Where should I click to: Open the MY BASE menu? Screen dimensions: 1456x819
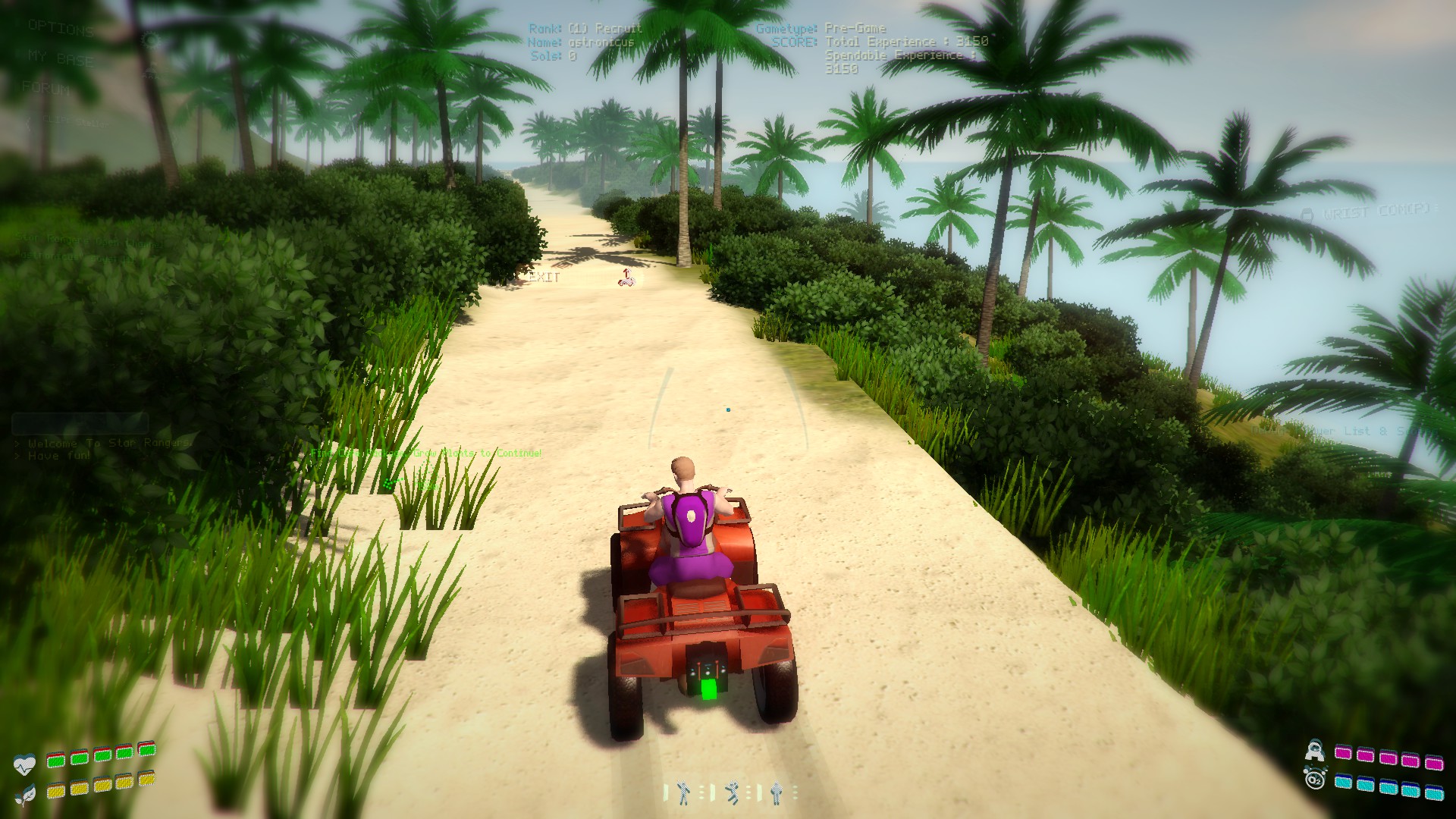click(61, 58)
